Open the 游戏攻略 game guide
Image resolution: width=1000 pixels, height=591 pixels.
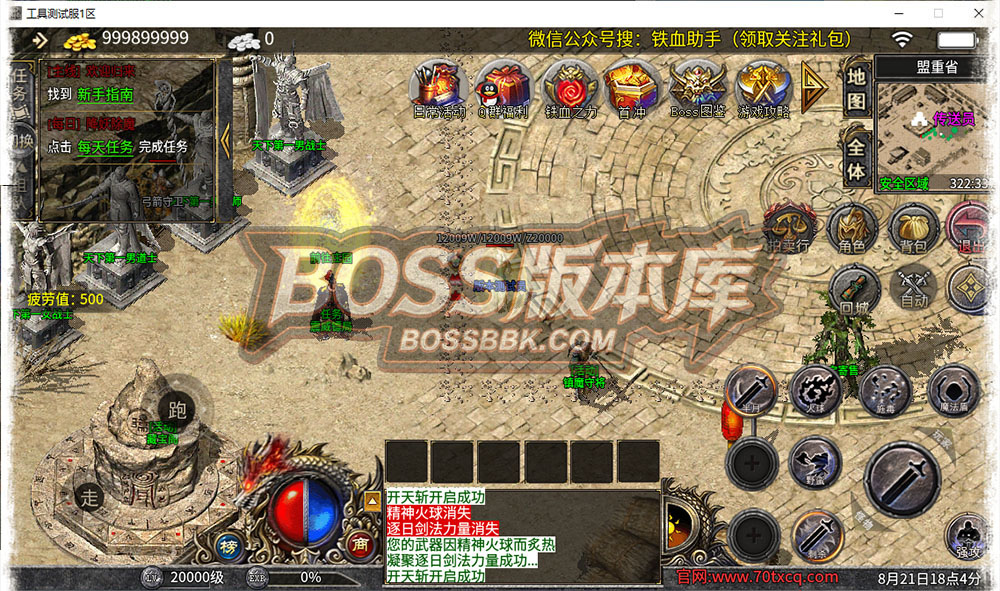point(763,86)
